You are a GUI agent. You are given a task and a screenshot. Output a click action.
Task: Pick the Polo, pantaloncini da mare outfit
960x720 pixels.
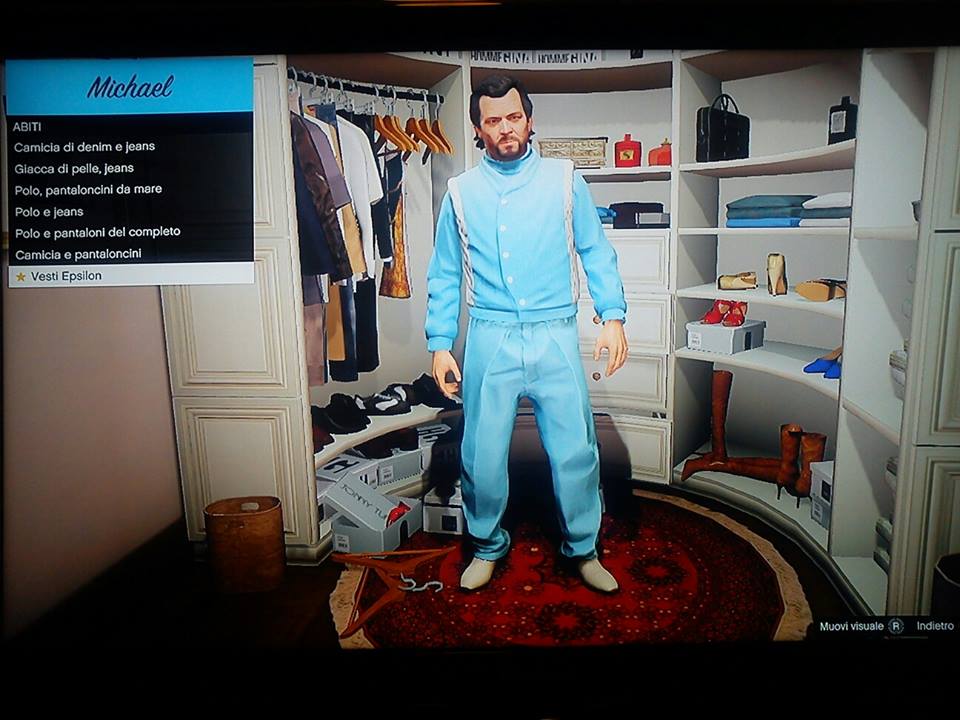tap(88, 190)
